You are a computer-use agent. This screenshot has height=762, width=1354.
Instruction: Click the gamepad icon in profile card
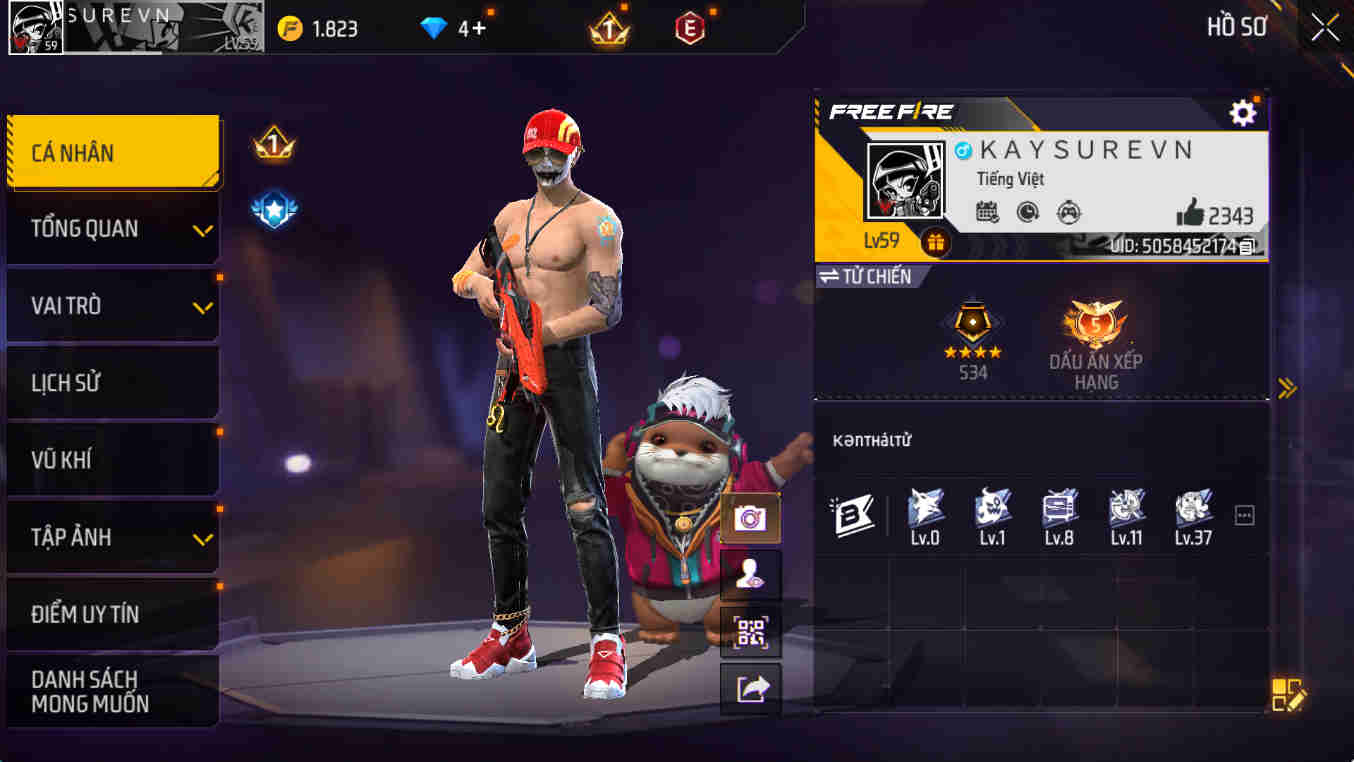1069,213
